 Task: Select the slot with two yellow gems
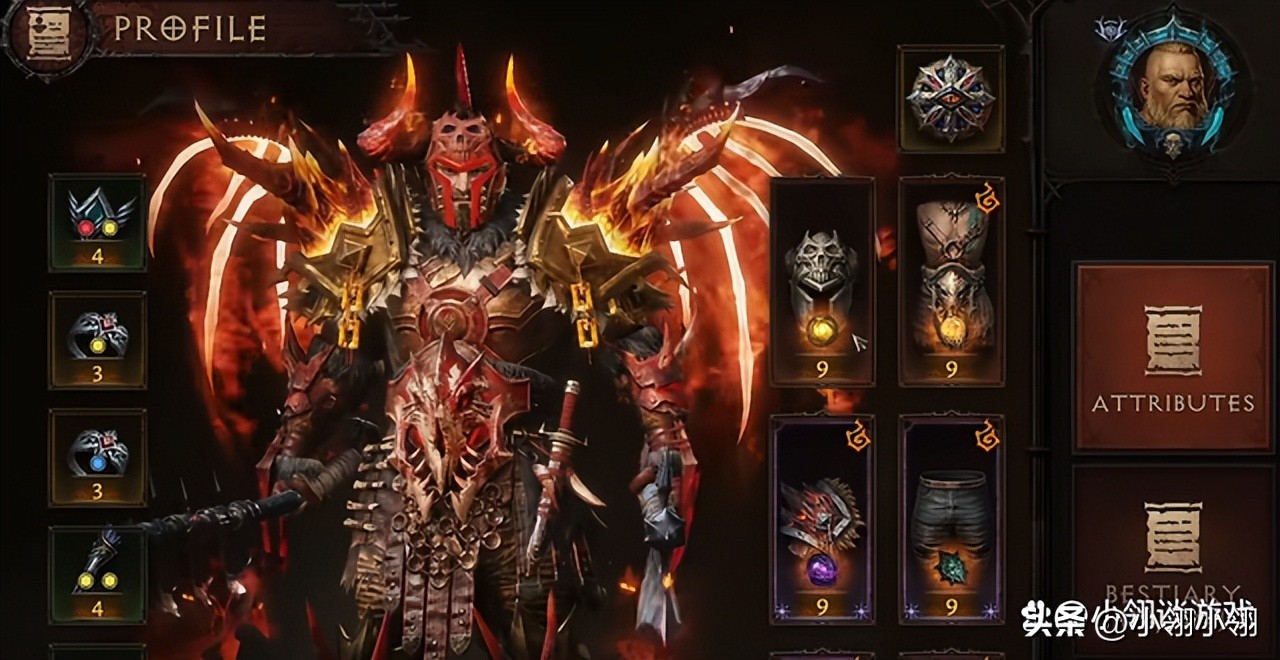(x=98, y=575)
